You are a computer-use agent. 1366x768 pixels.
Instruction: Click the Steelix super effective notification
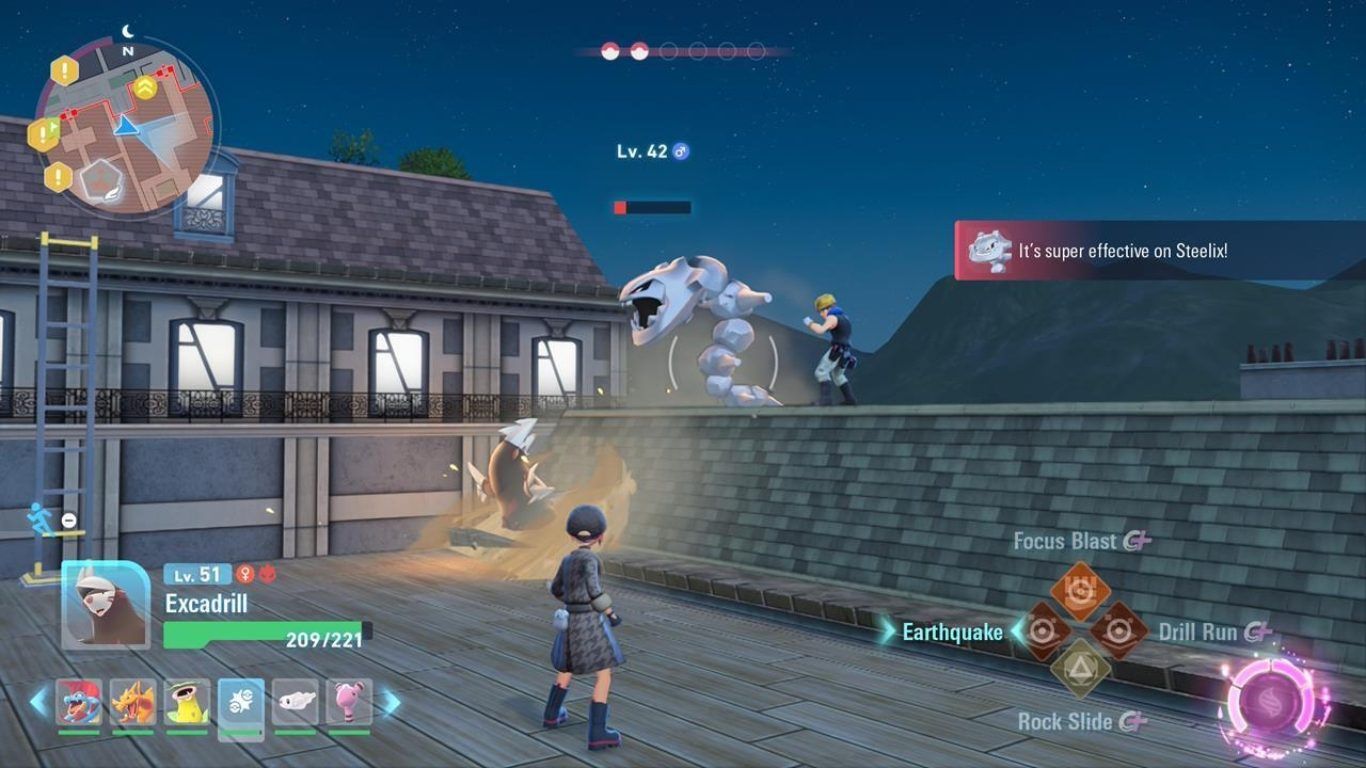click(1158, 251)
